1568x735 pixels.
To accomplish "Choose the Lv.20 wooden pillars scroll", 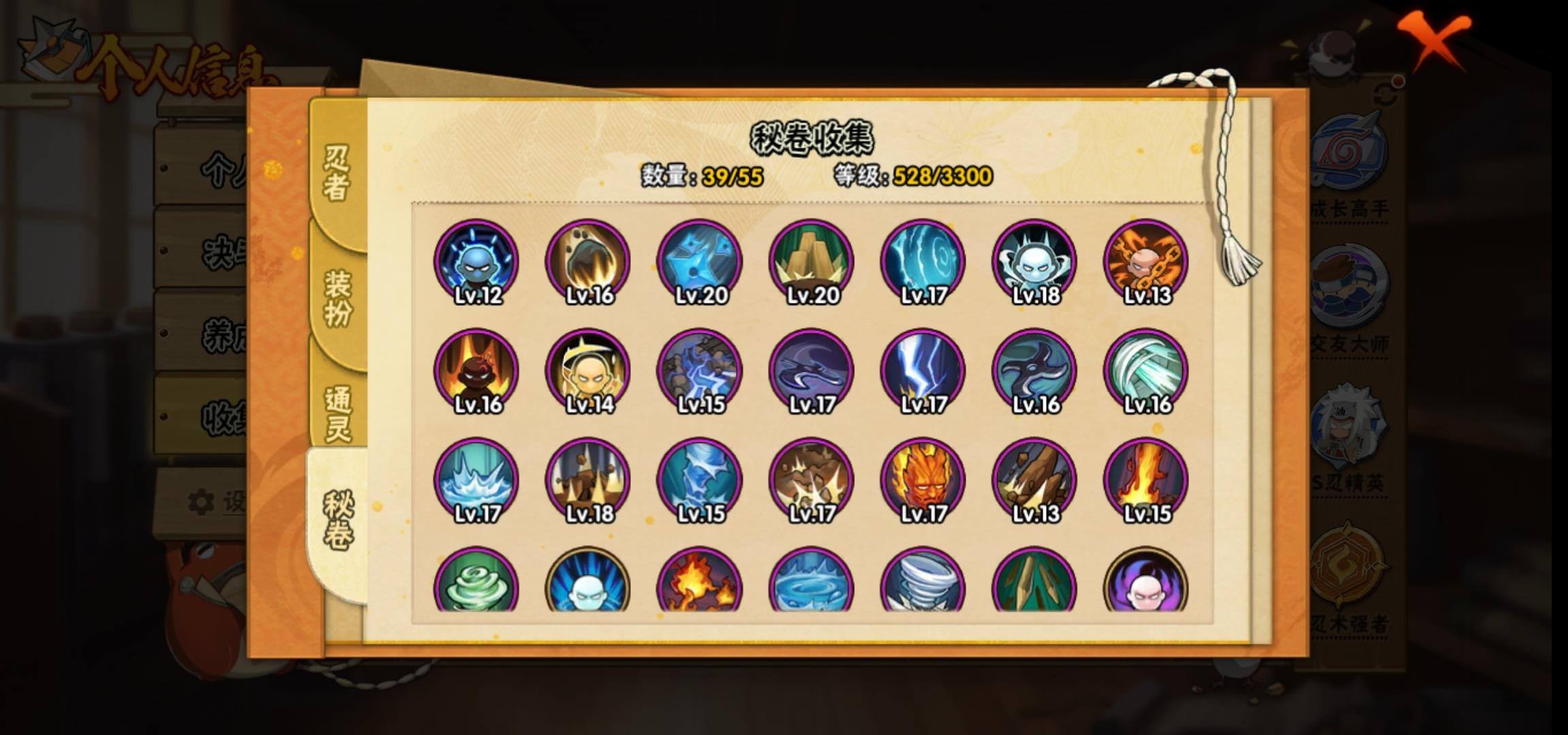I will click(811, 262).
